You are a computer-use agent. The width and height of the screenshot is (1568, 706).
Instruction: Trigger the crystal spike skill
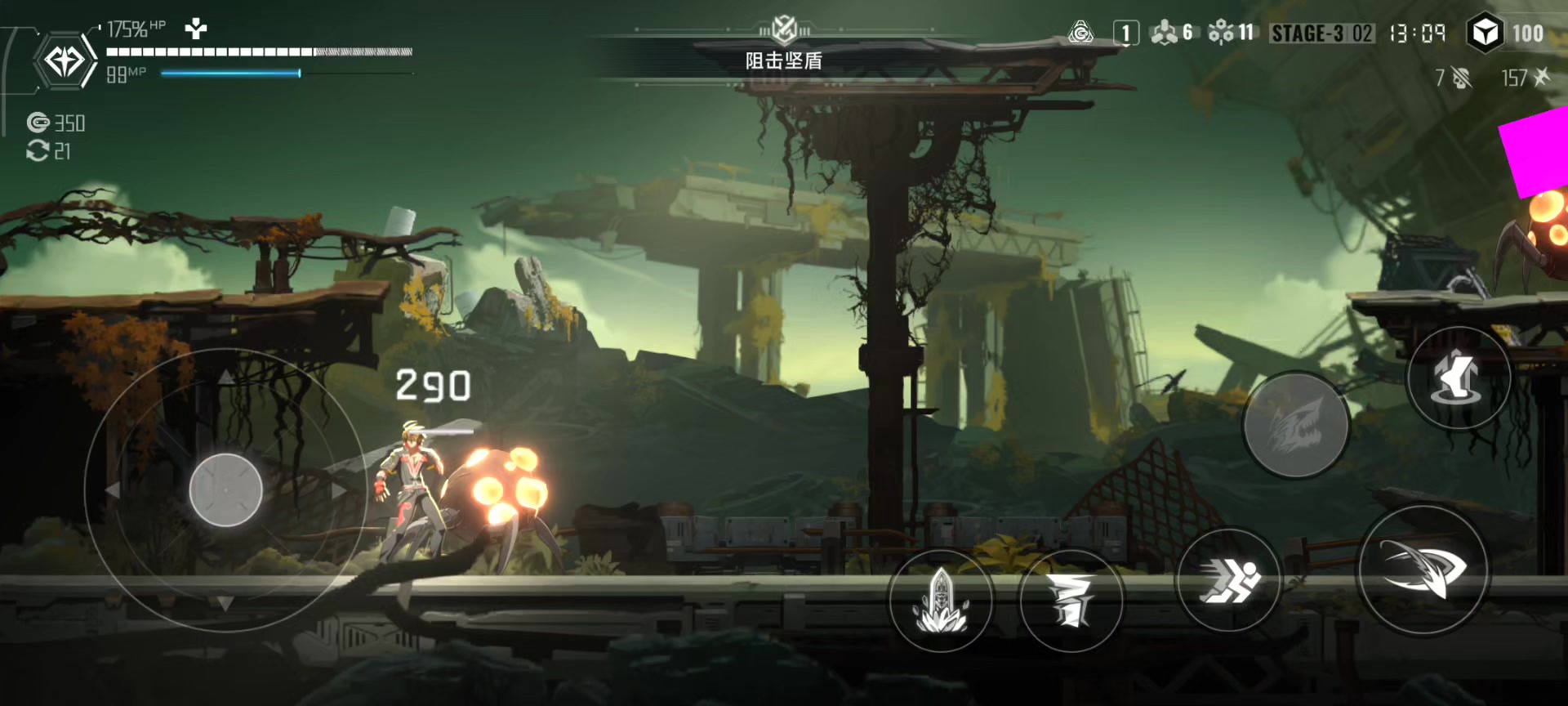[941, 601]
